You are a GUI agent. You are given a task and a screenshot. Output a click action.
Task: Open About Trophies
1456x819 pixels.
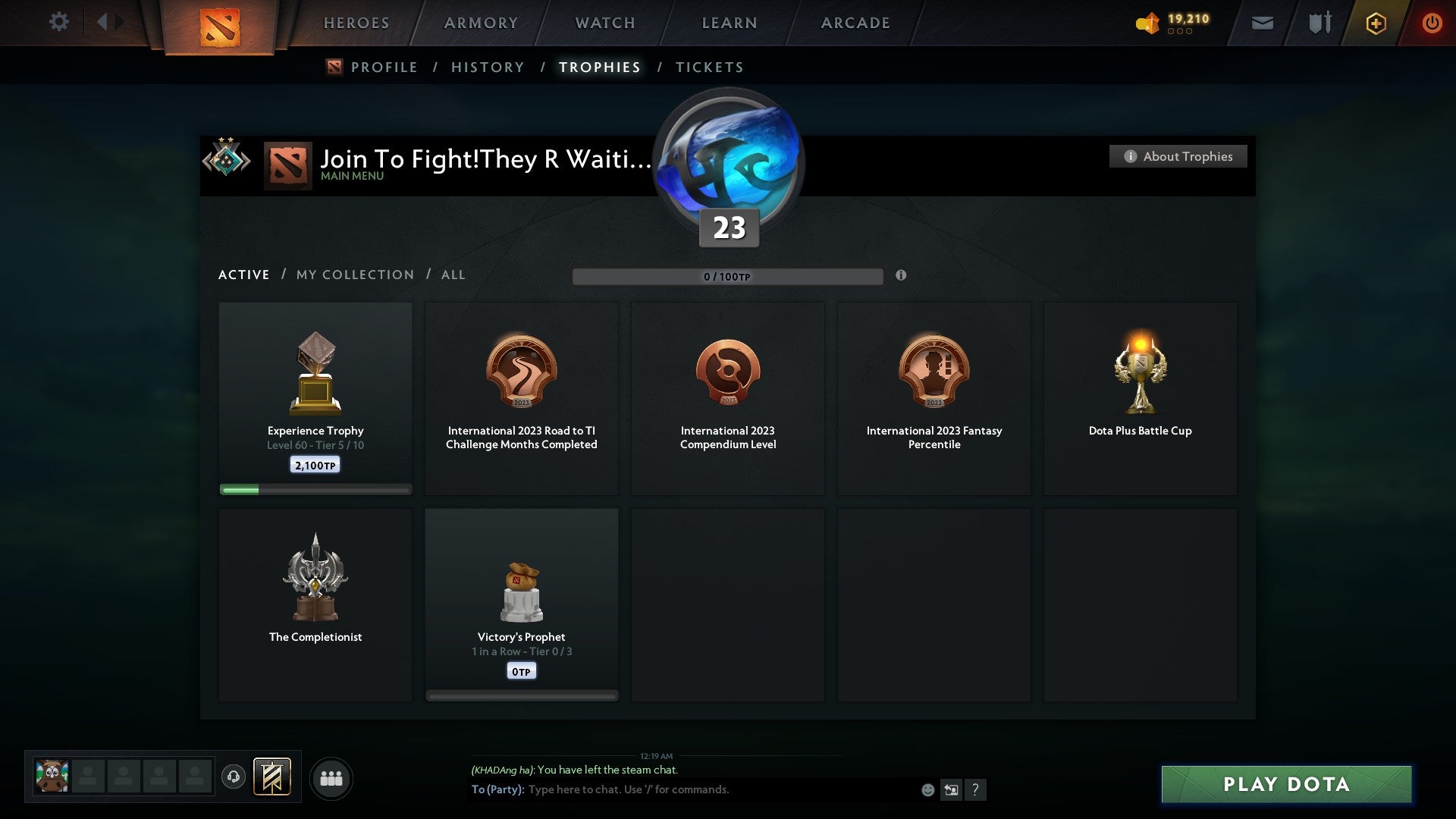(x=1178, y=156)
